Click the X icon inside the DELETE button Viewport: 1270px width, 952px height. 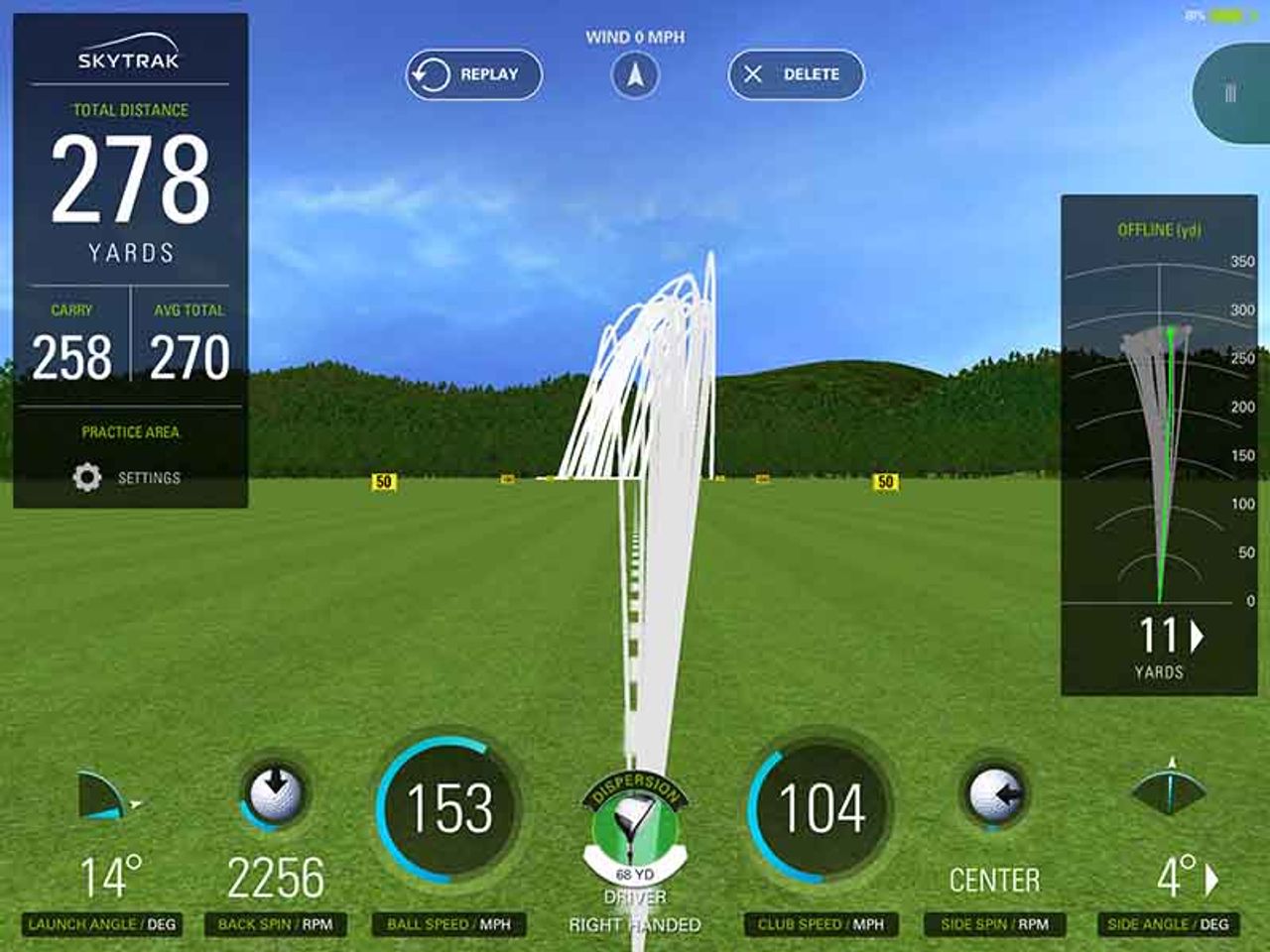point(755,72)
